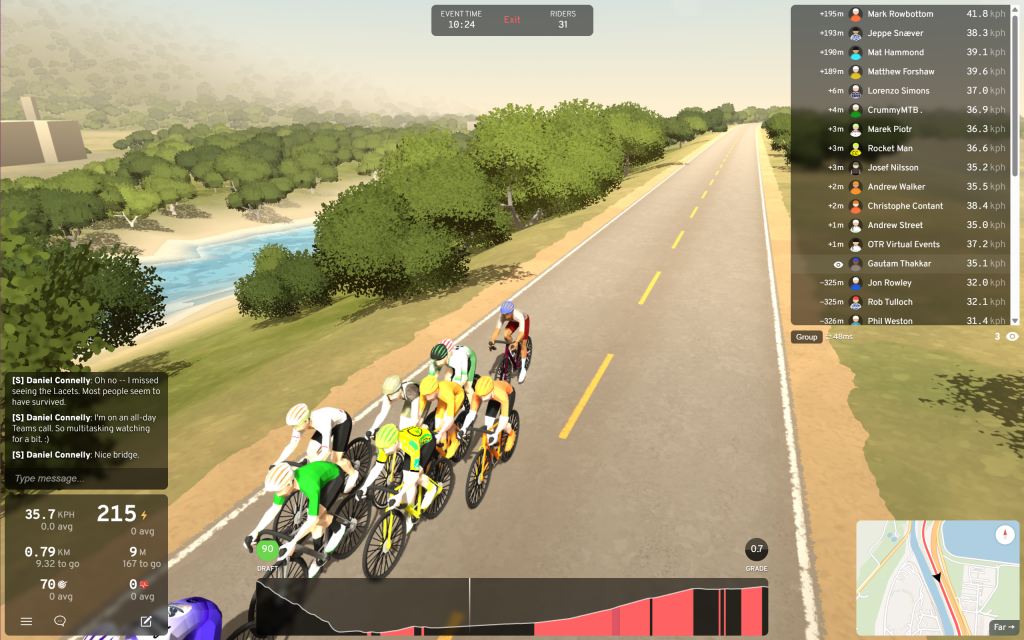Screen dimensions: 1024x640
Task: Select the Group button below the rider list
Action: point(807,337)
